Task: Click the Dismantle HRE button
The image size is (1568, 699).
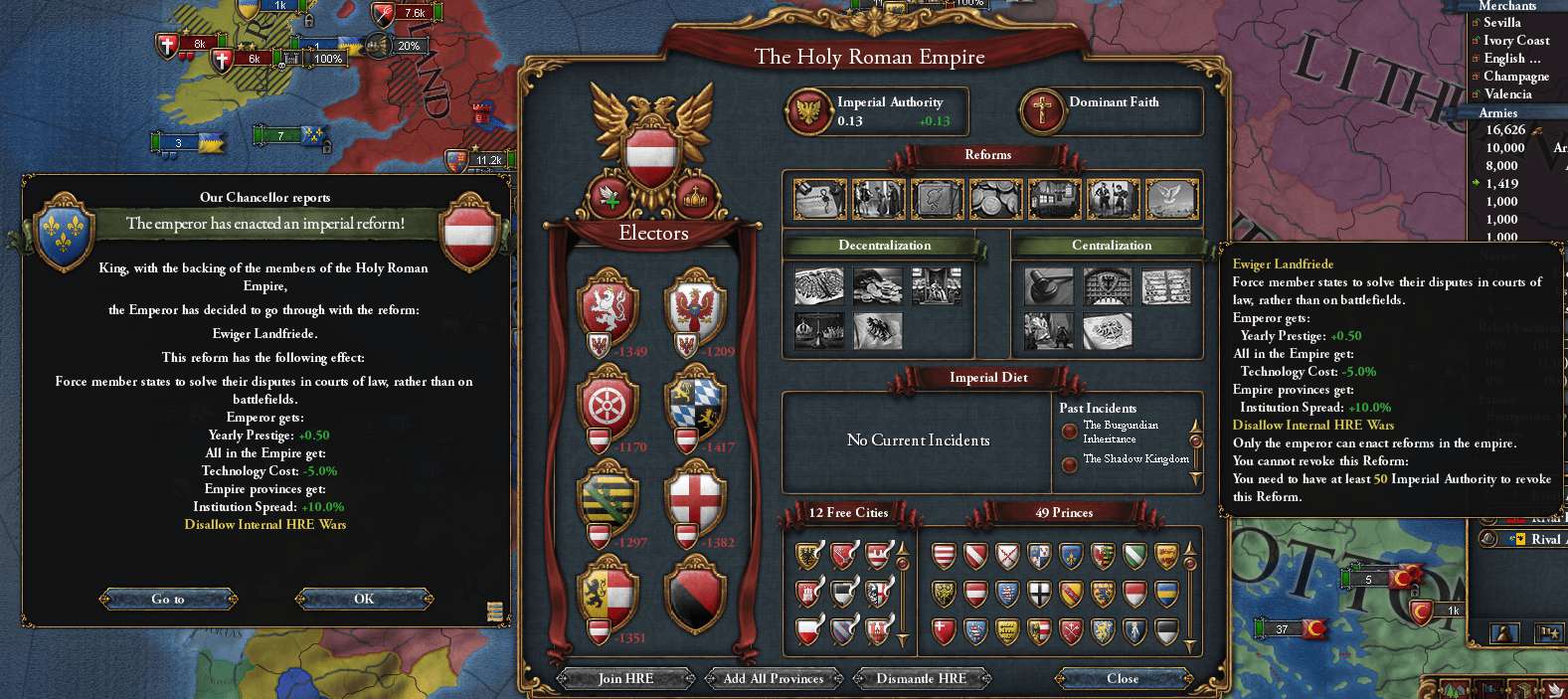Action: pos(921,678)
